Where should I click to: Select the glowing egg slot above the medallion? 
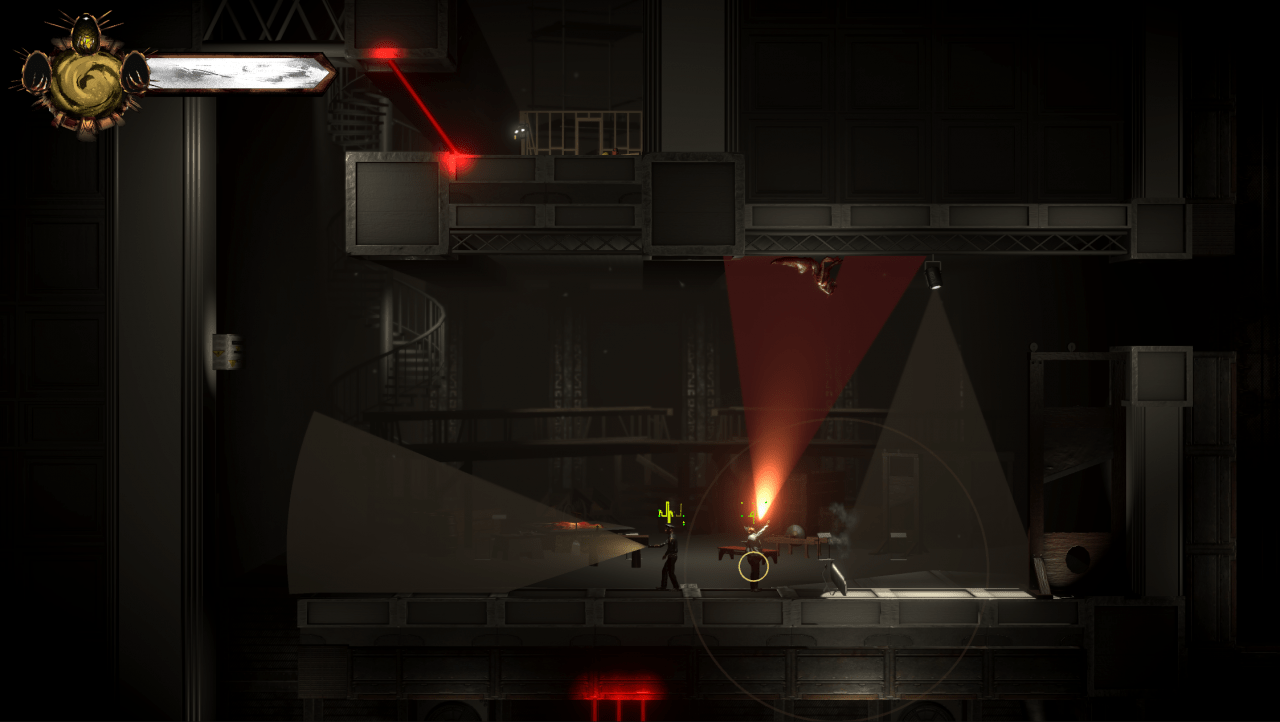[x=86, y=36]
